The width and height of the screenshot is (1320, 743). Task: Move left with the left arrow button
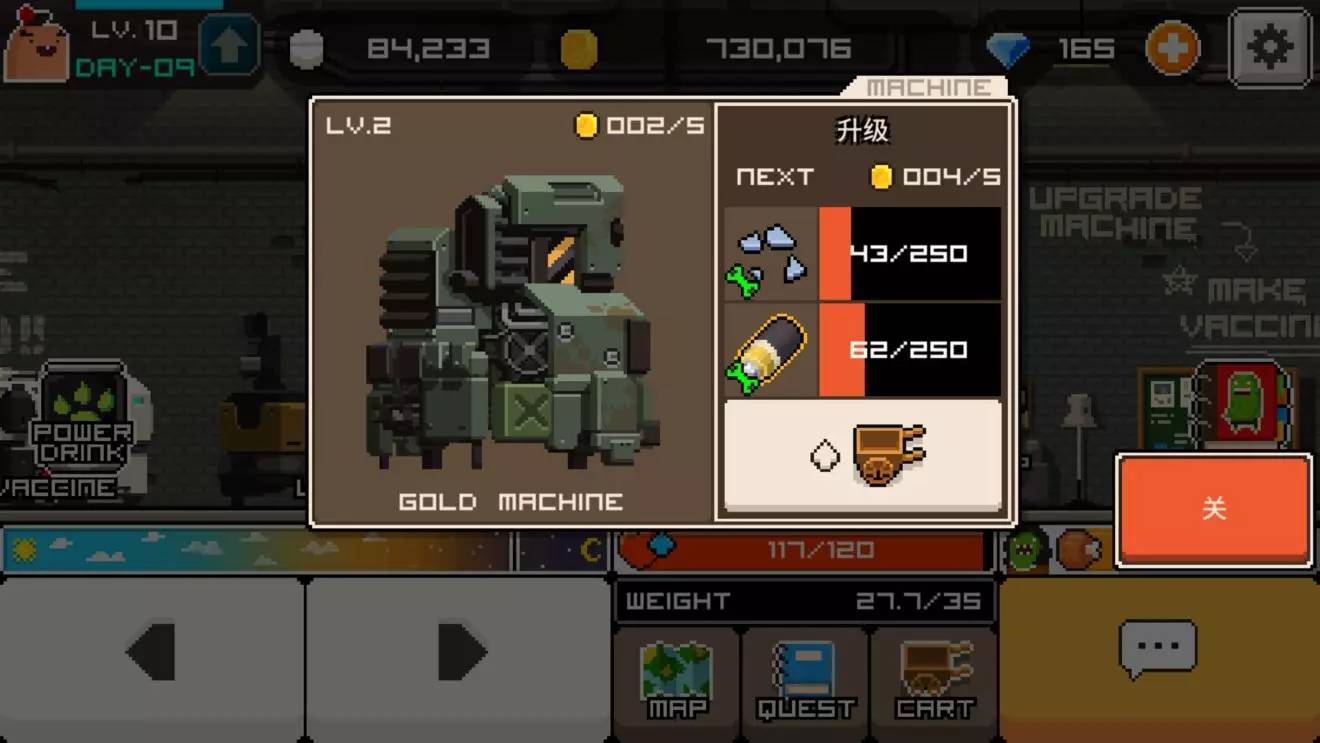click(153, 652)
